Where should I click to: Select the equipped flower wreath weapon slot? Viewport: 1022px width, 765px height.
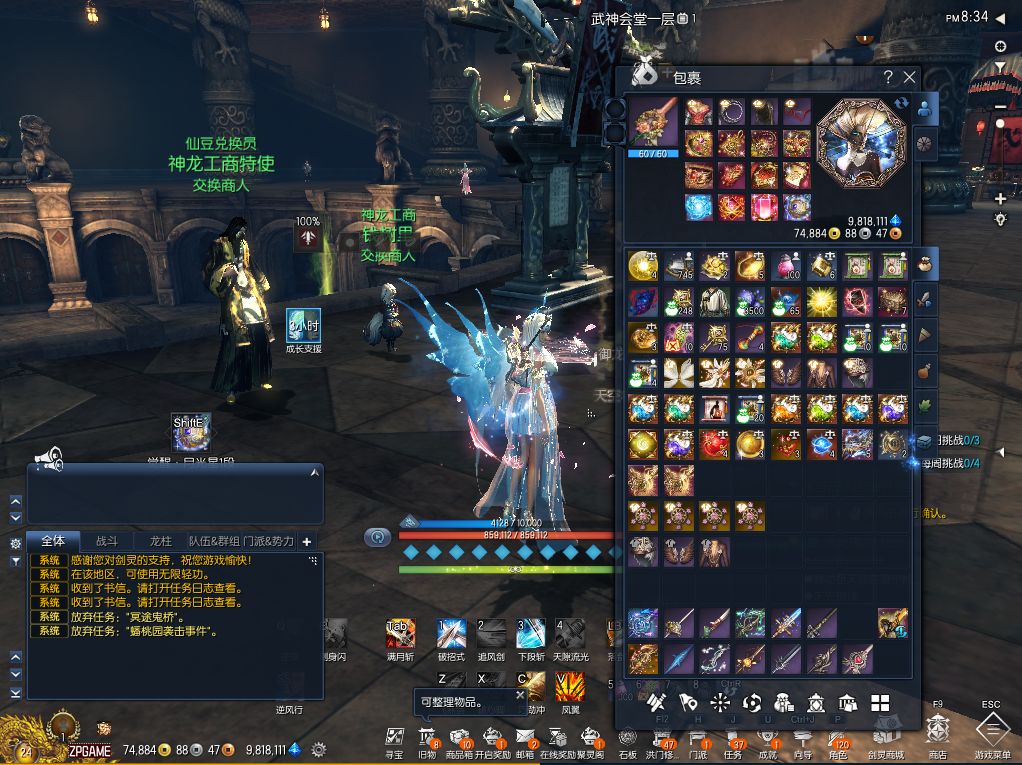pos(652,122)
